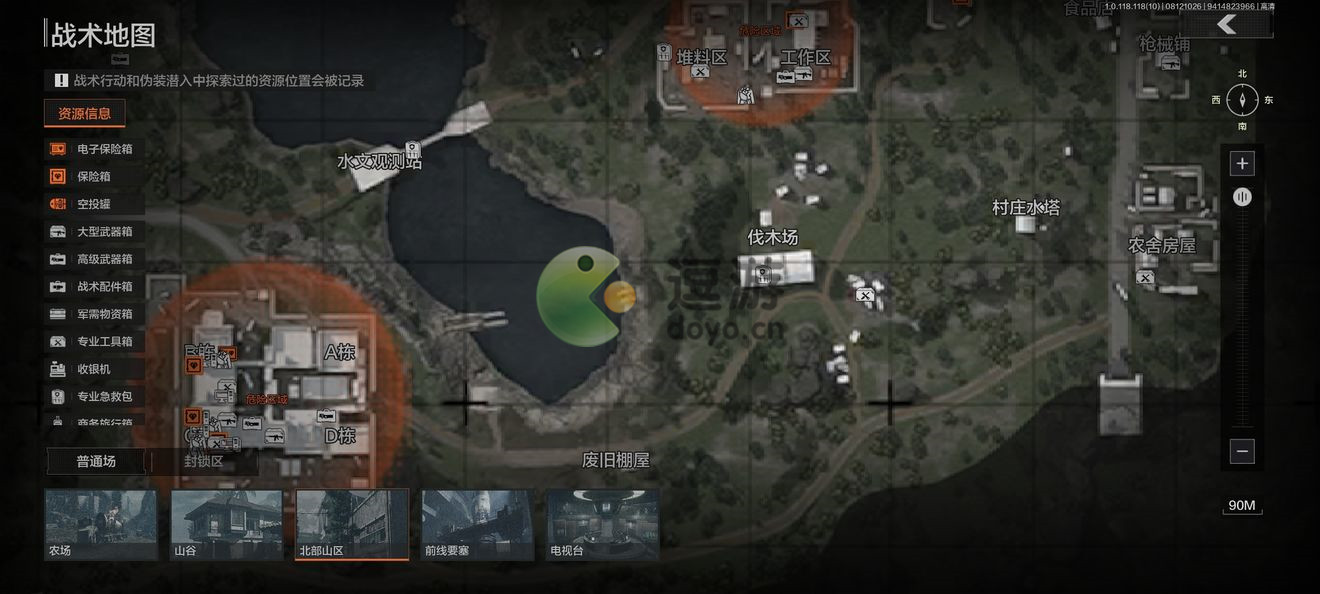Open the 资源信息 resource info tab

coord(84,113)
